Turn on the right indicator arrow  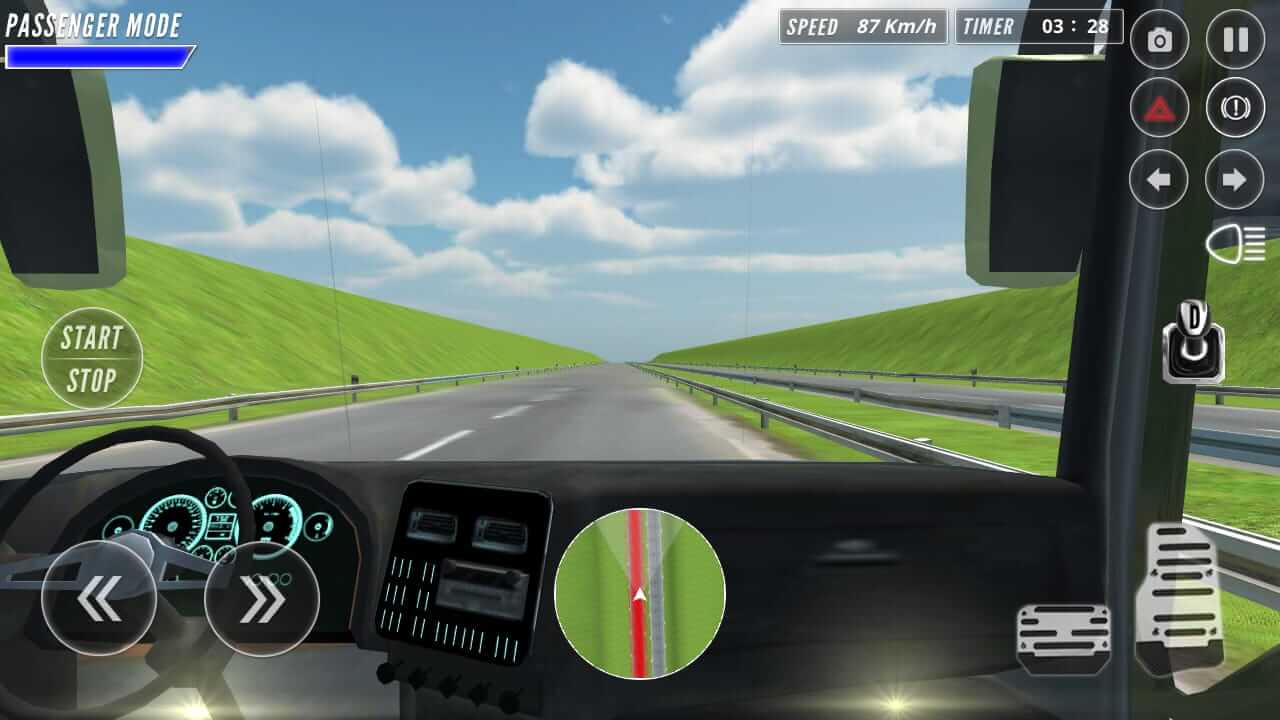point(1235,180)
